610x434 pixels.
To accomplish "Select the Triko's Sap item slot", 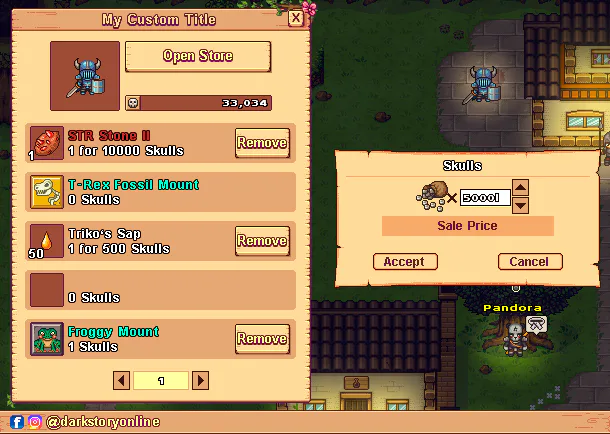I will click(x=47, y=241).
